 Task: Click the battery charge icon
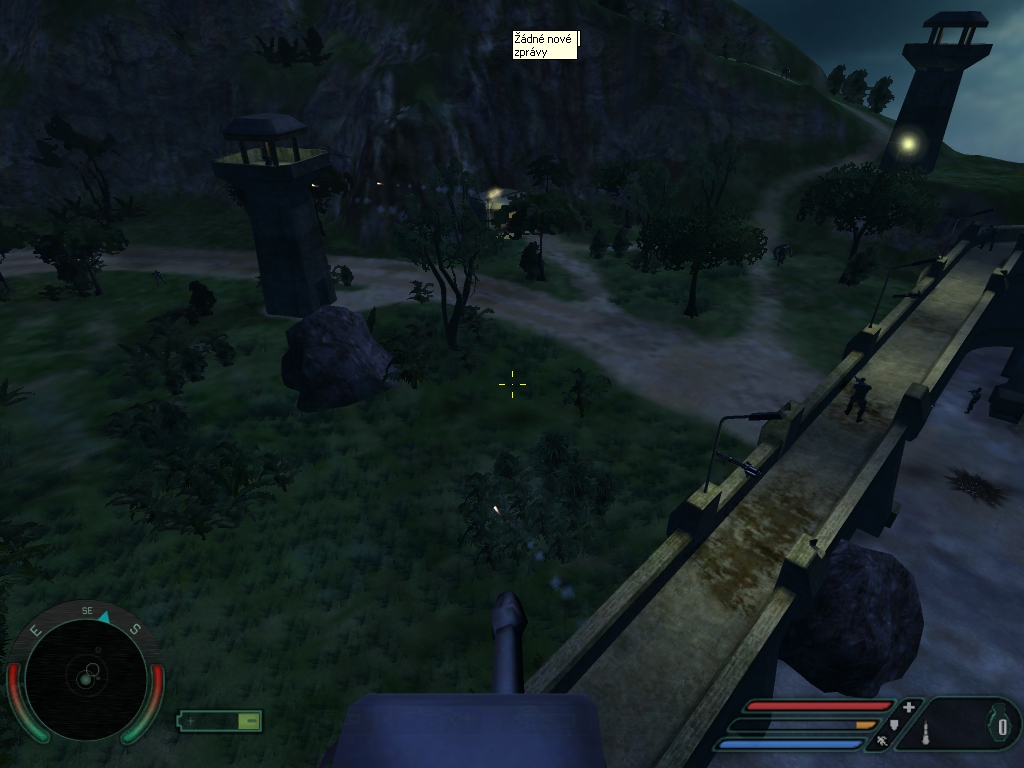(220, 720)
